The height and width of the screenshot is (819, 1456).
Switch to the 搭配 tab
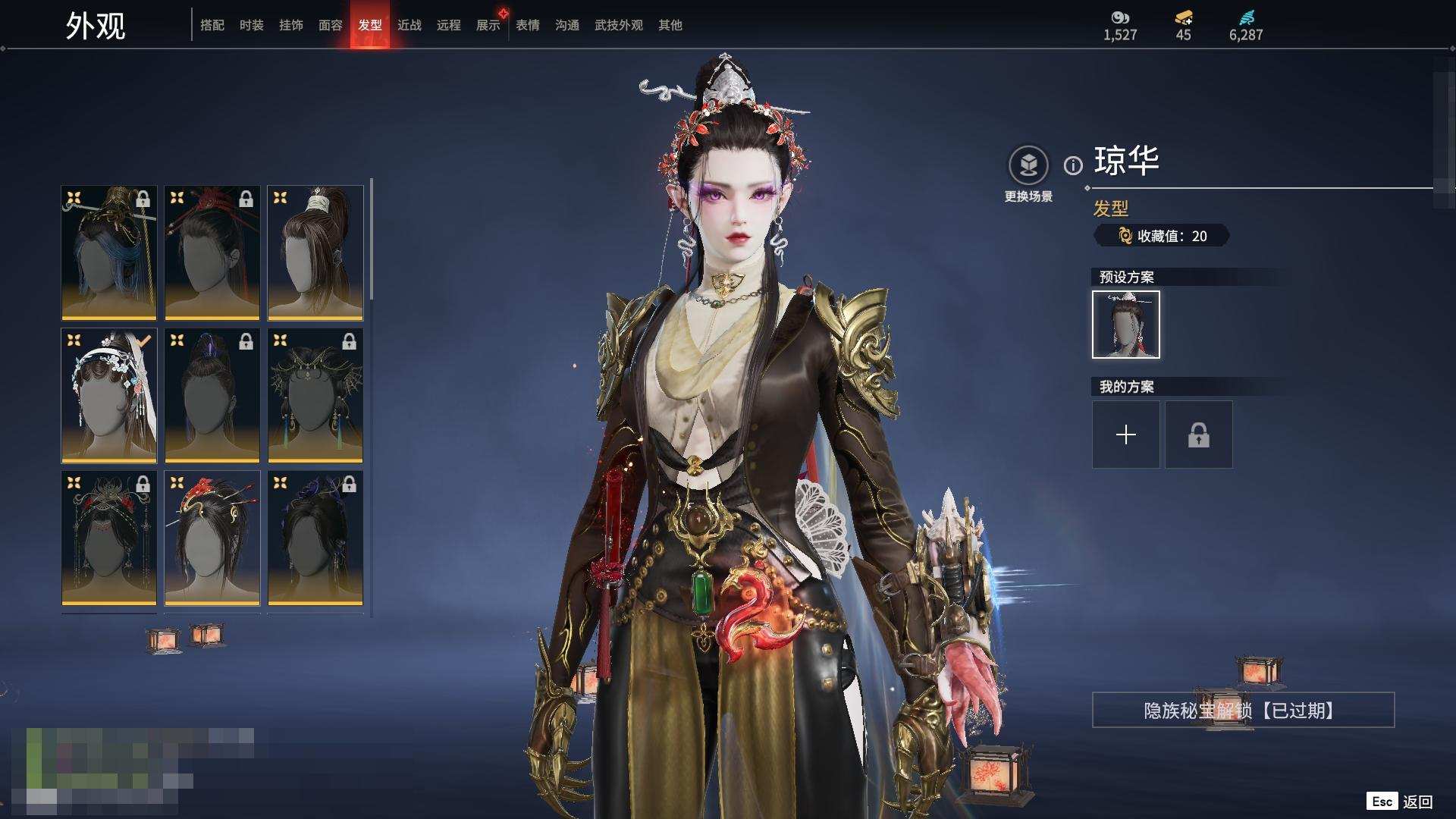pyautogui.click(x=212, y=25)
